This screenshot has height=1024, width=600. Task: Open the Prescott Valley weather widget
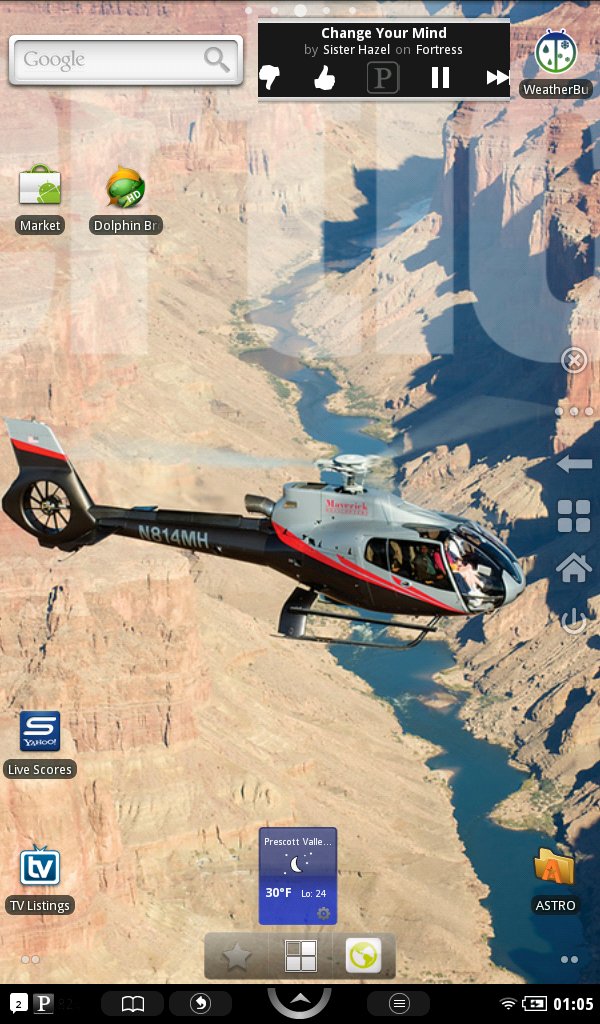point(298,875)
